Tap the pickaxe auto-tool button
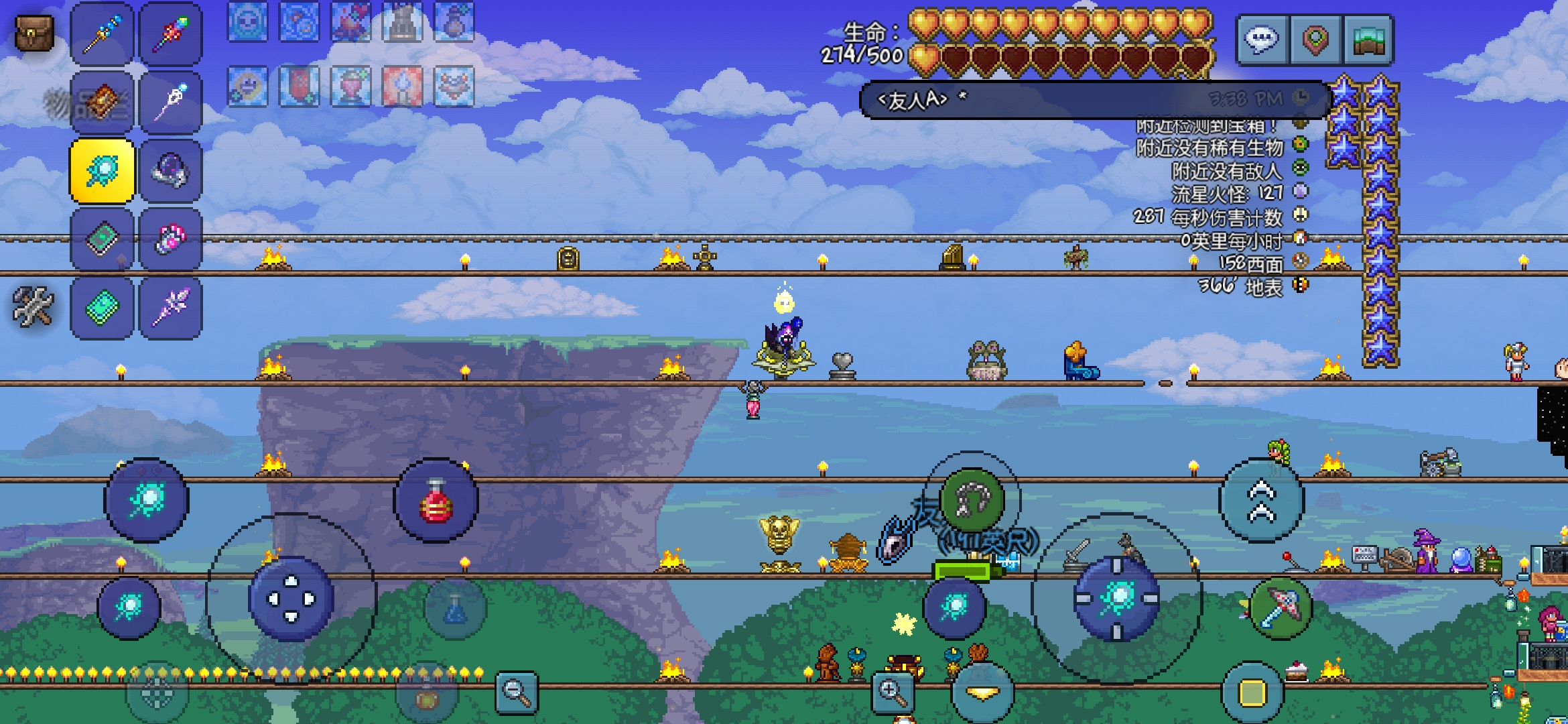Screen dimensions: 1568x724 click(1281, 608)
